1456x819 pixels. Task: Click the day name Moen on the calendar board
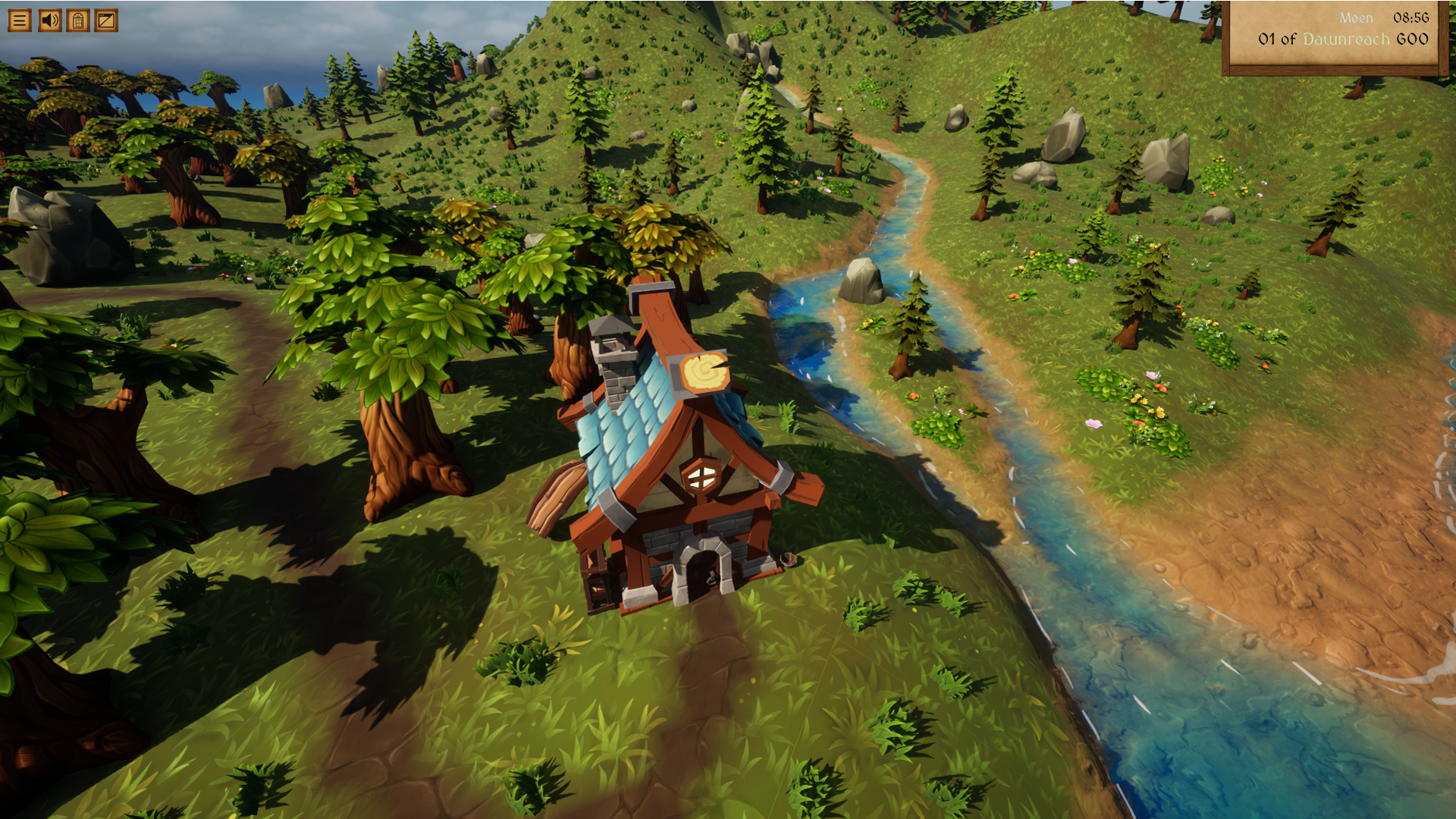pos(1355,17)
